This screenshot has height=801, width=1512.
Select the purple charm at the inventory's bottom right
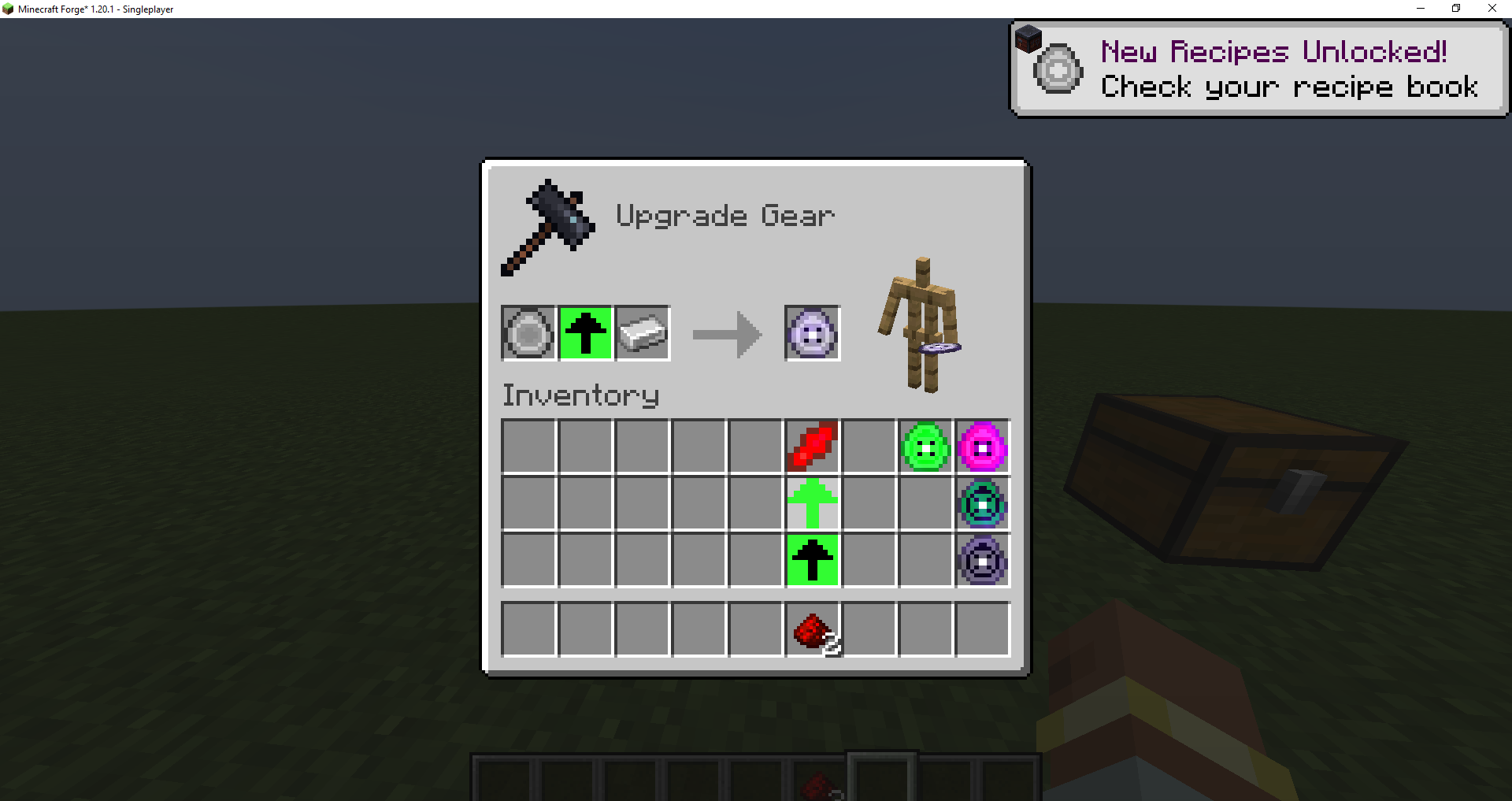click(982, 560)
